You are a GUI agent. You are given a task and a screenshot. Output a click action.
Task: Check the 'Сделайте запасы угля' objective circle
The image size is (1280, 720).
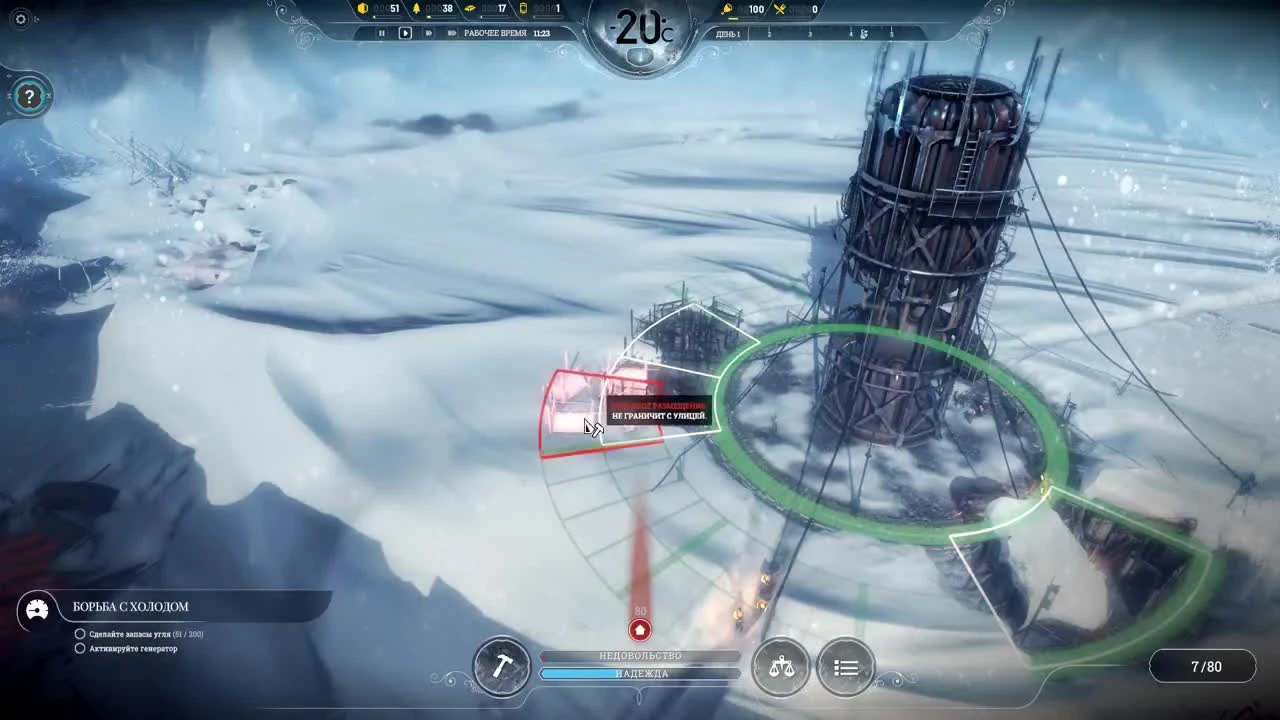pyautogui.click(x=80, y=633)
